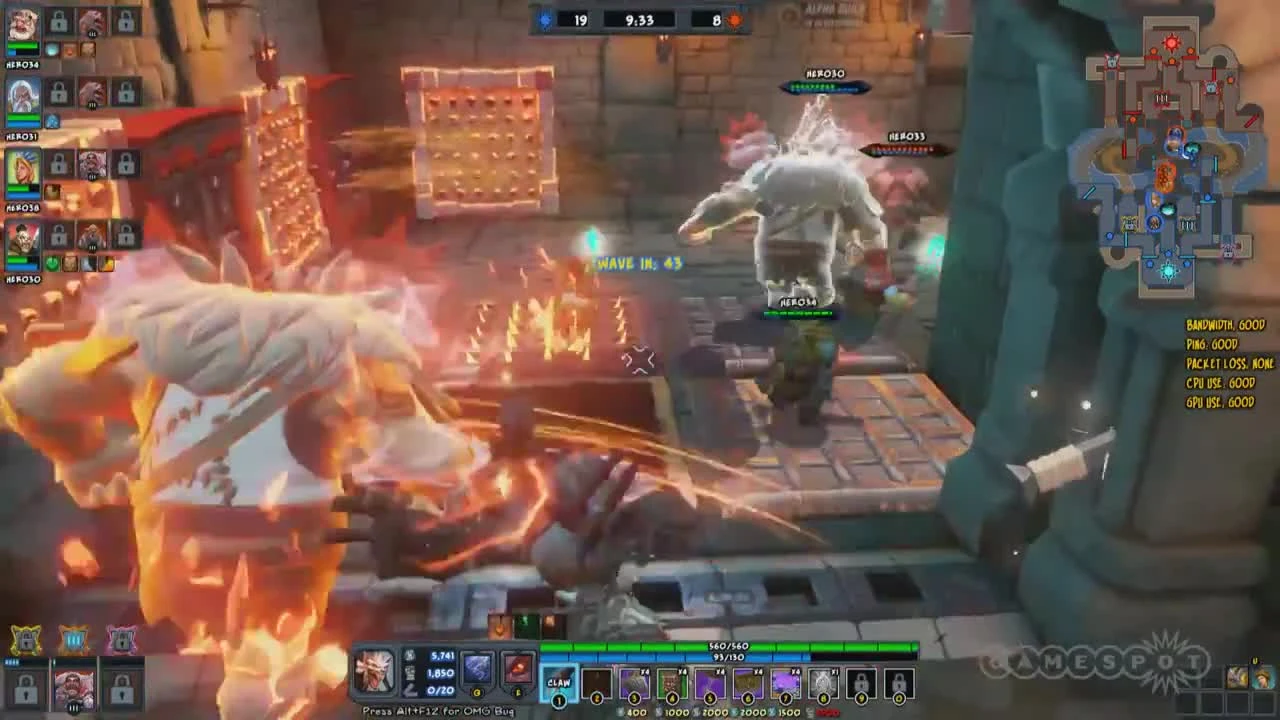Unlock the locked ability beside HERO31's portrait

pyautogui.click(x=57, y=92)
